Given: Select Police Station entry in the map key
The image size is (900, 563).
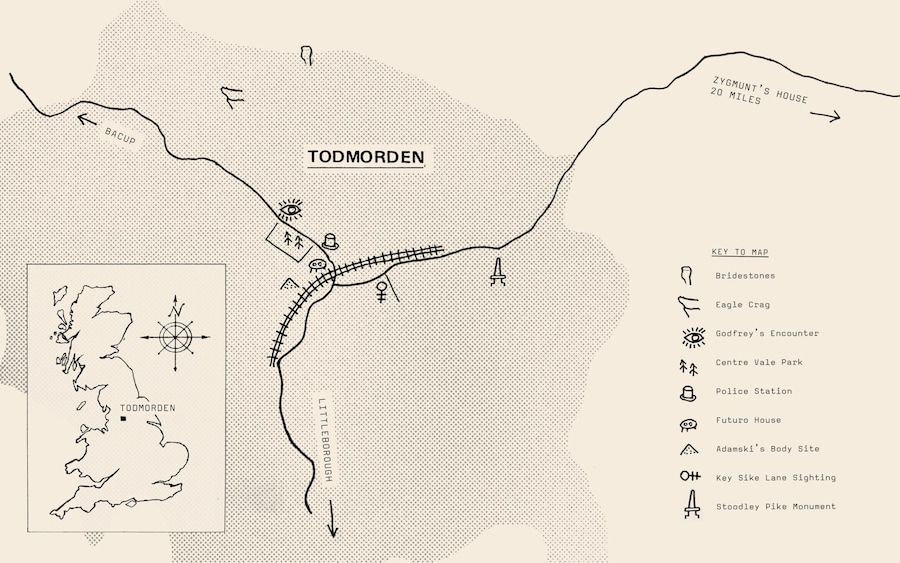Looking at the screenshot, I should tap(753, 391).
